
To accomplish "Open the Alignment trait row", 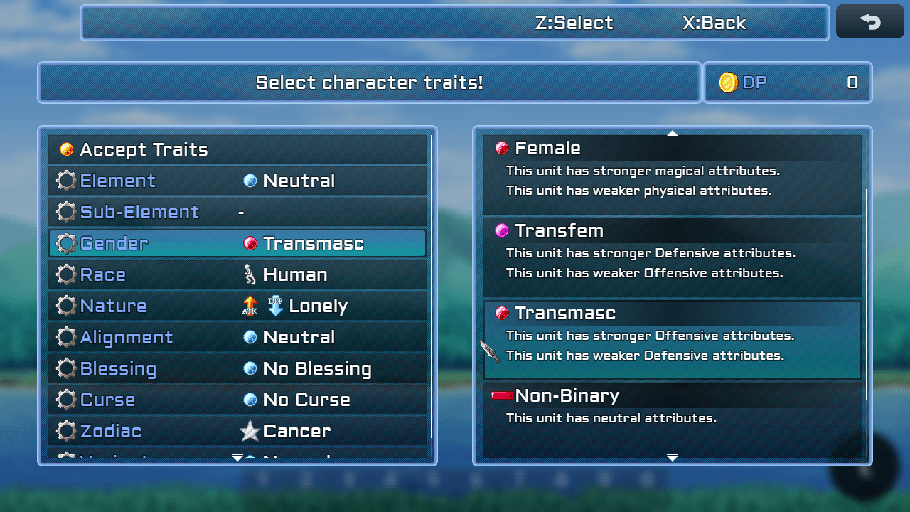I will 237,337.
